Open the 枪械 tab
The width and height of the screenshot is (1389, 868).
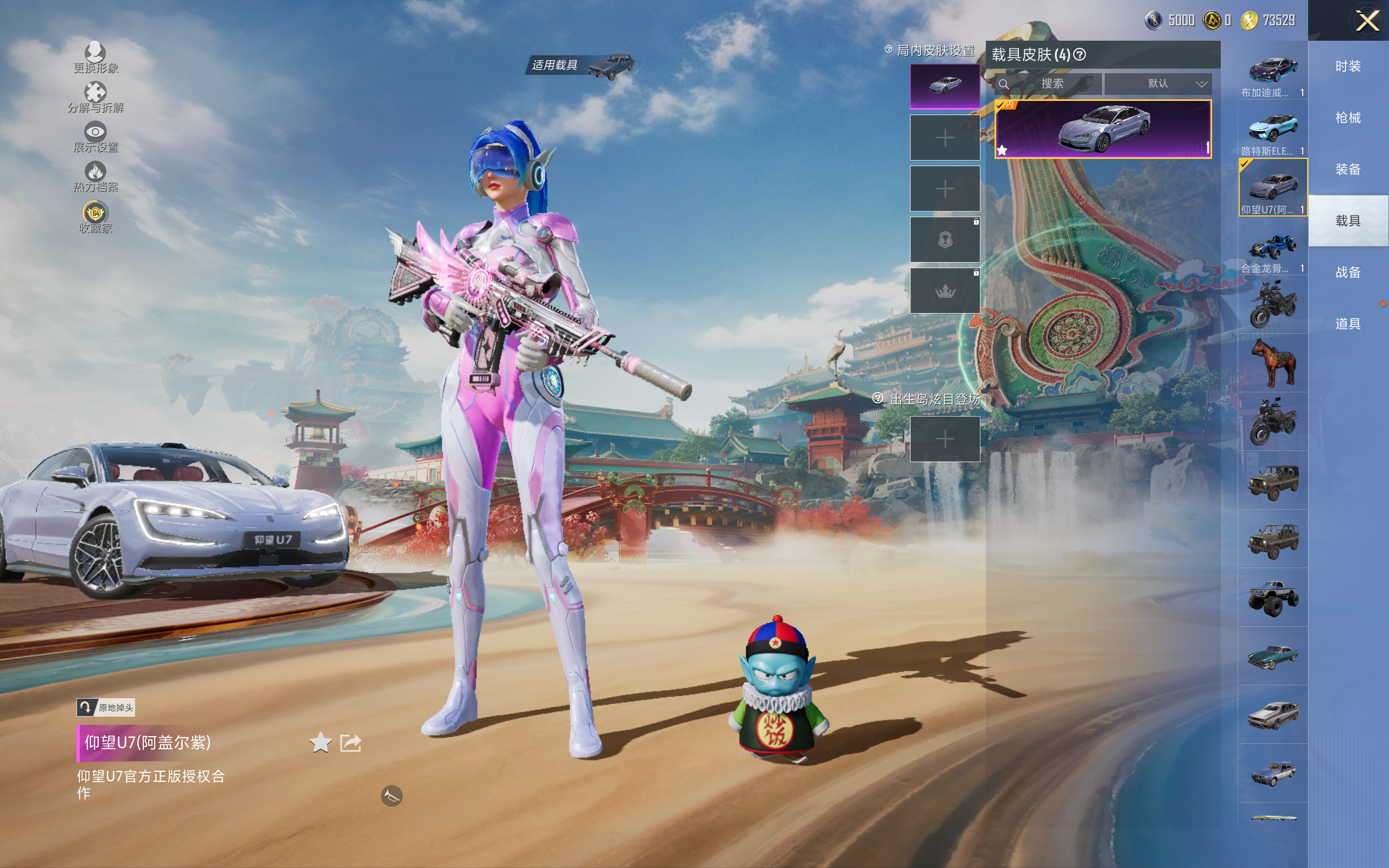[1348, 118]
